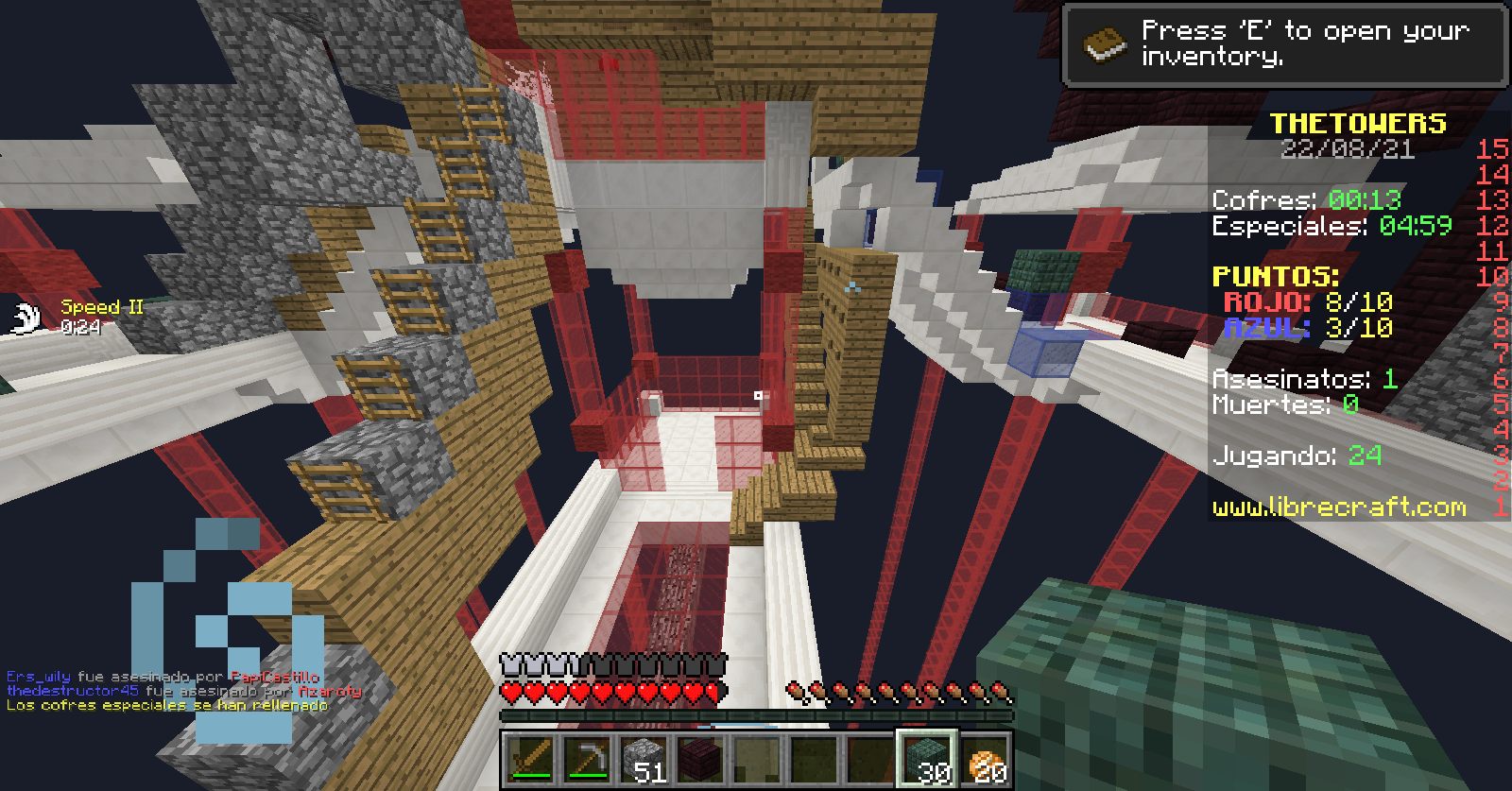Select the pumpkin pie stack of 20
The image size is (1512, 791).
coord(986,760)
